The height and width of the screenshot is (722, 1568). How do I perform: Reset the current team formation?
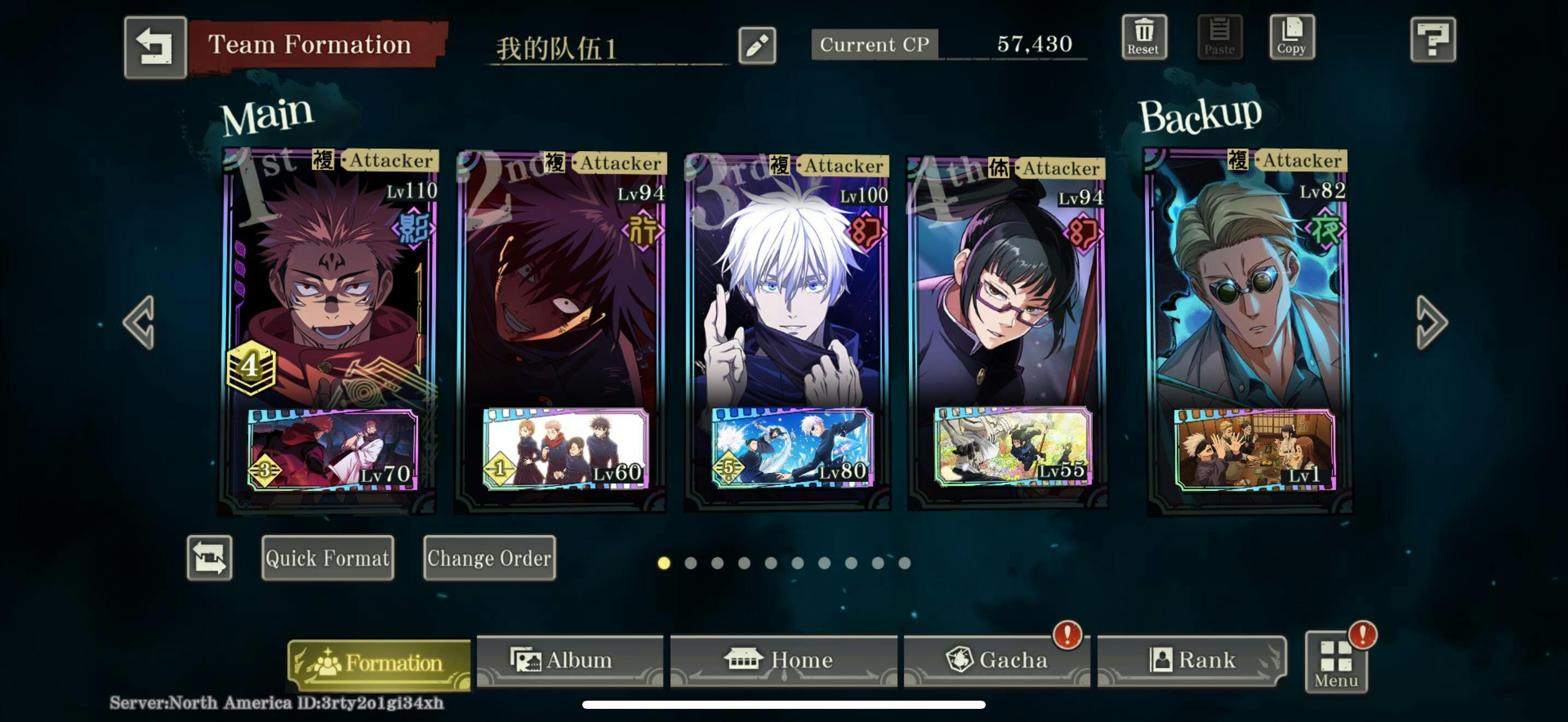[1144, 37]
